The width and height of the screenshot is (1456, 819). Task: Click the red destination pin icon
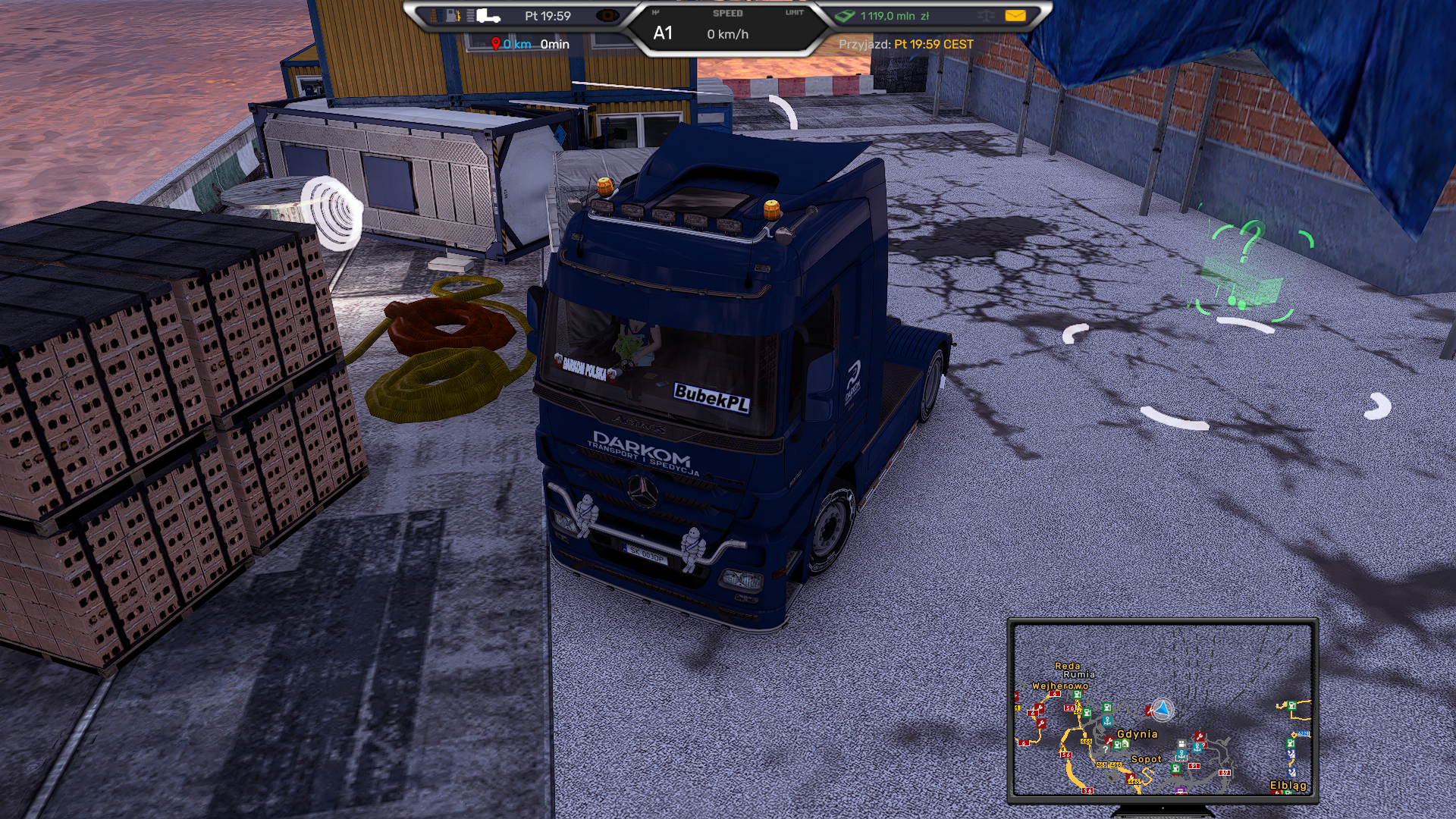pos(495,44)
